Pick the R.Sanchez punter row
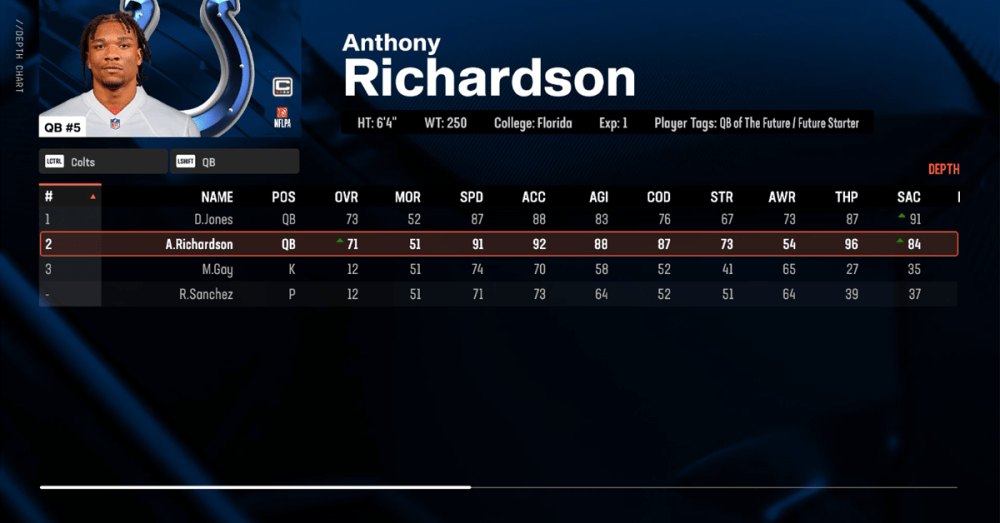 (x=498, y=294)
